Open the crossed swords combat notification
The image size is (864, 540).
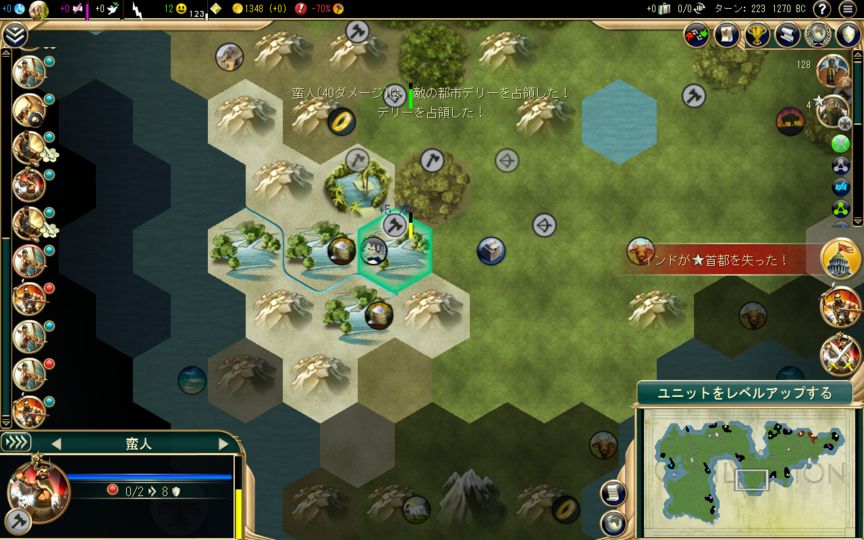click(840, 354)
